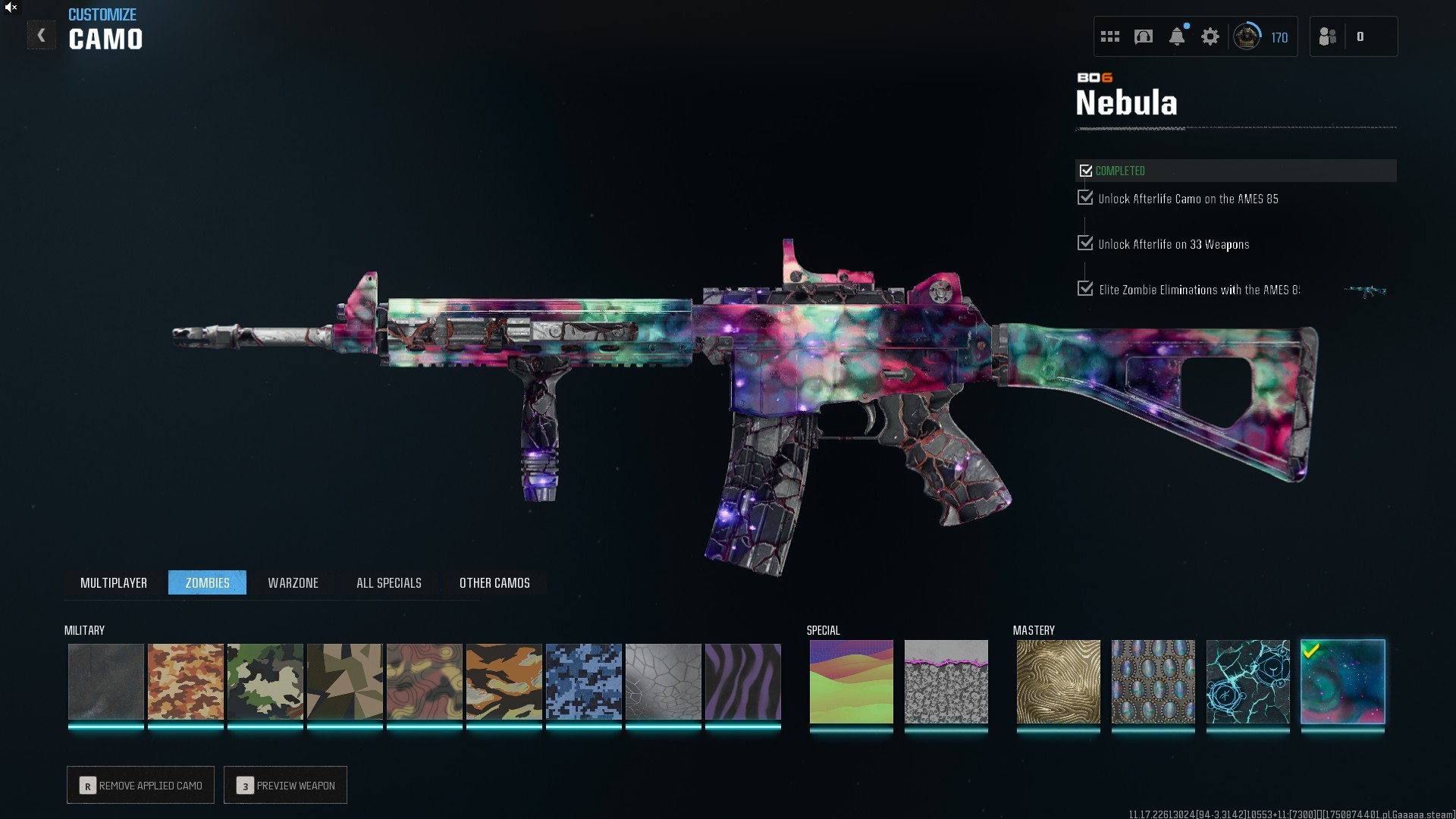1456x819 pixels.
Task: Select the cyan cracked Afterlife camo
Action: pyautogui.click(x=1247, y=681)
